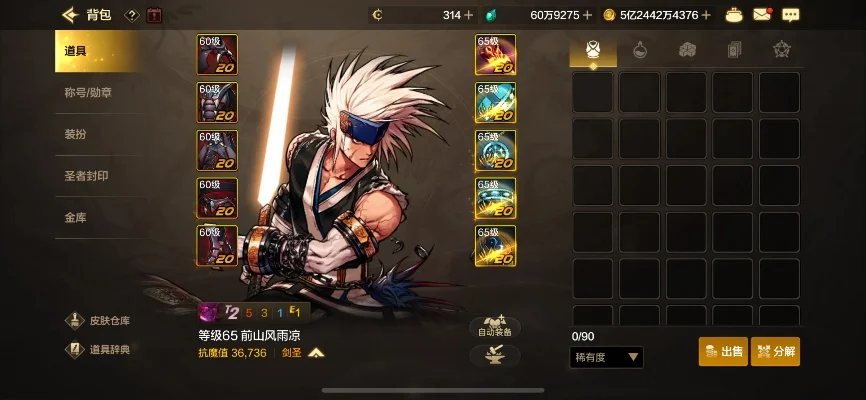Switch to the potion flask inventory tab
This screenshot has width=866, height=400.
[x=640, y=49]
